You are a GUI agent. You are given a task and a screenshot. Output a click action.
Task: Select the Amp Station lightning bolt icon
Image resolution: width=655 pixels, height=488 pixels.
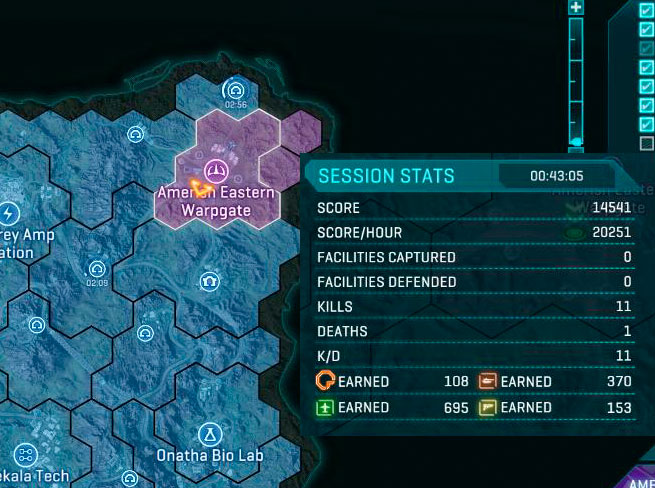pyautogui.click(x=9, y=214)
